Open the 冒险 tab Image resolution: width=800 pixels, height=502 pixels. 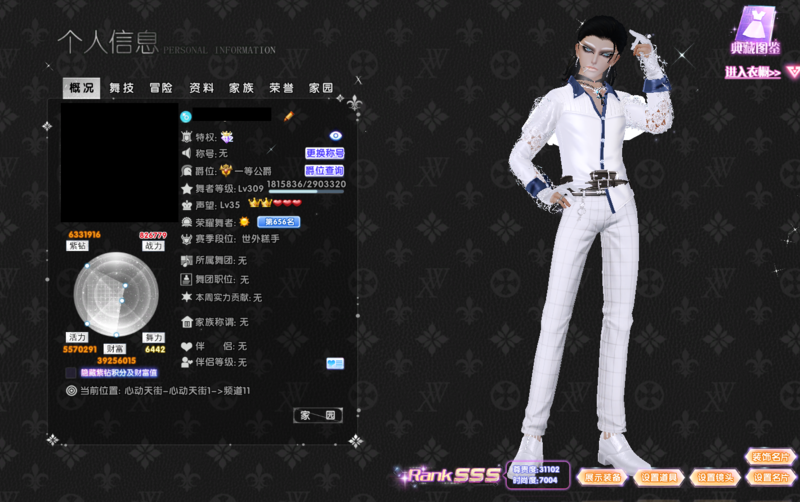click(x=161, y=88)
